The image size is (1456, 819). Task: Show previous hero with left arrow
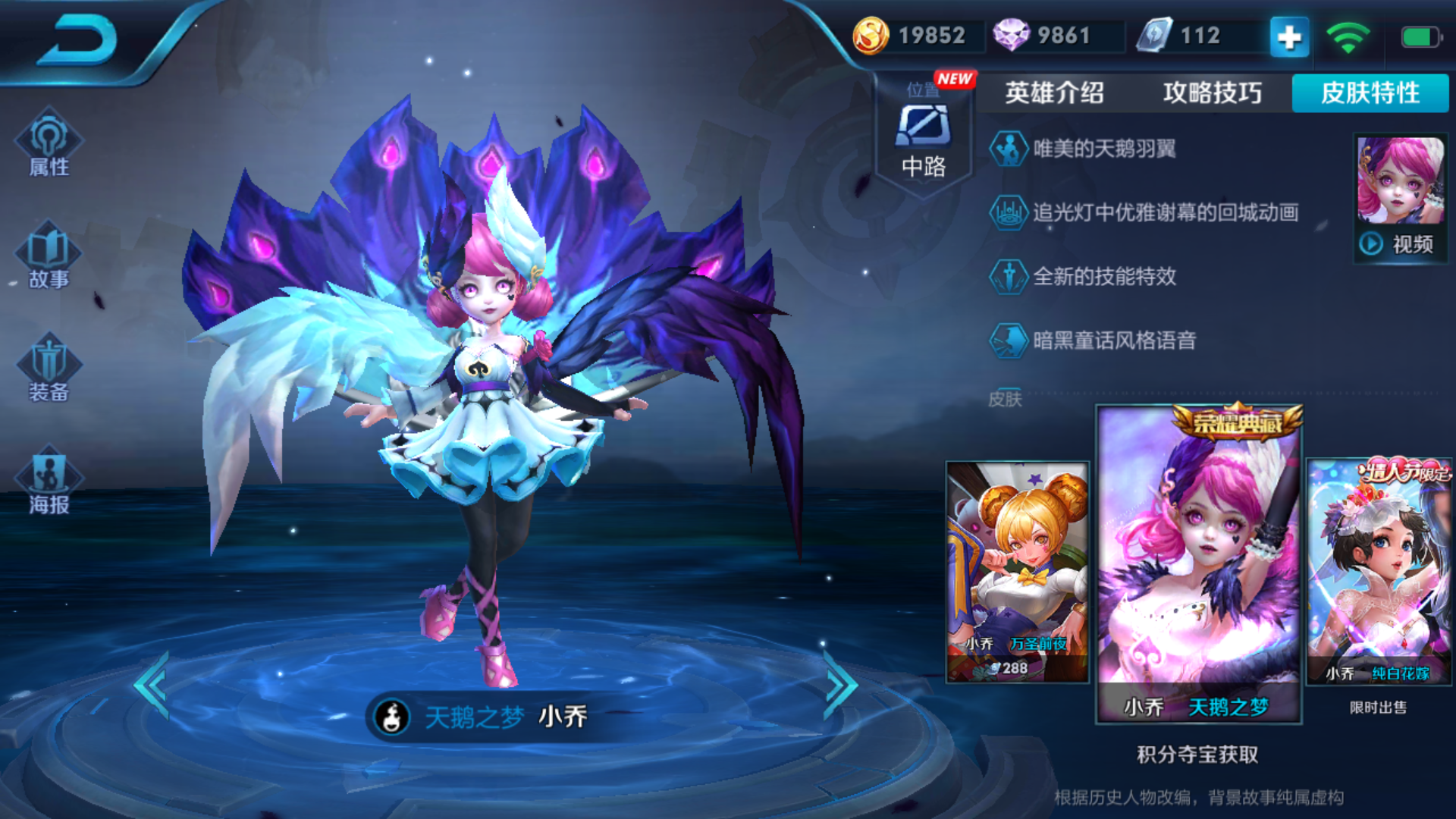(152, 685)
